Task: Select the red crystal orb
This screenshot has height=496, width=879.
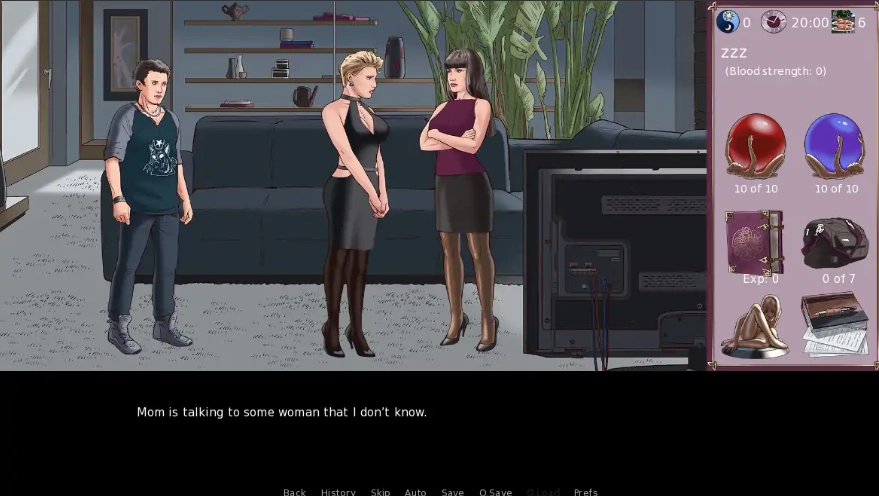Action: pos(755,146)
